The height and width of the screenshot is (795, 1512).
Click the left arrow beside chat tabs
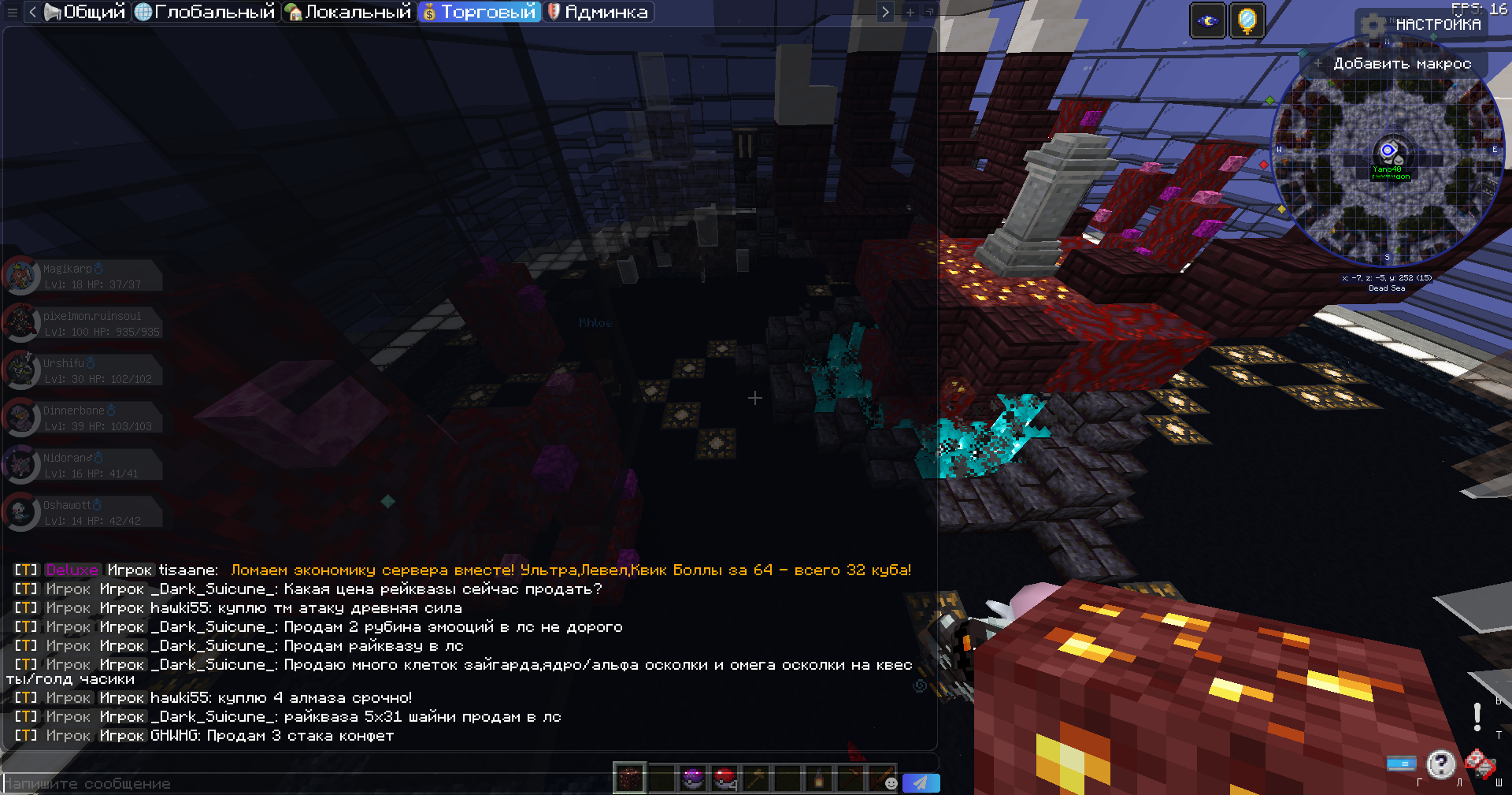point(32,12)
